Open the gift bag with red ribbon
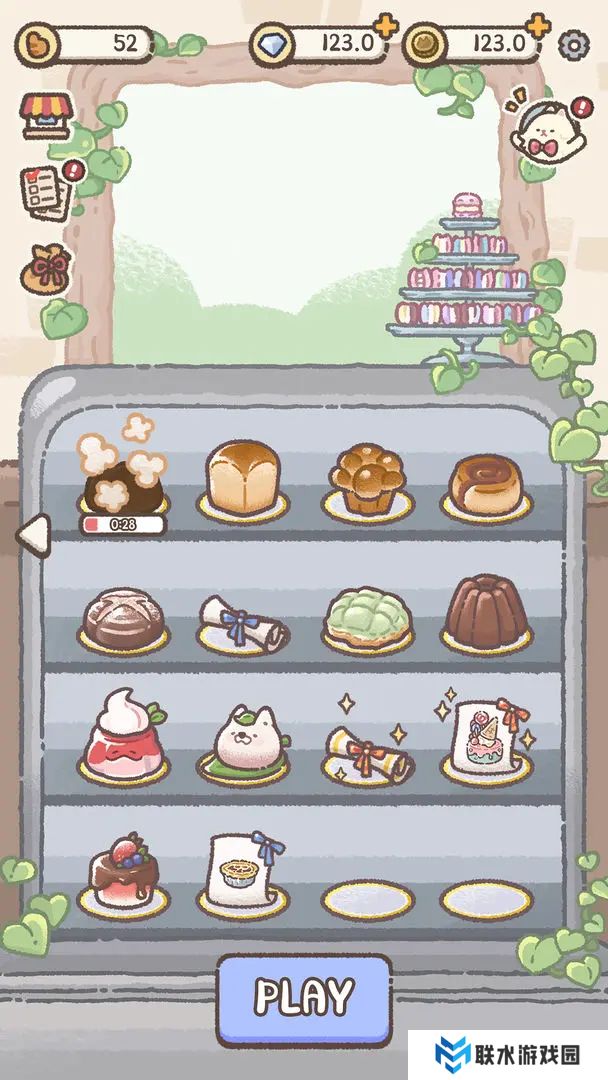The width and height of the screenshot is (608, 1080). 49,269
